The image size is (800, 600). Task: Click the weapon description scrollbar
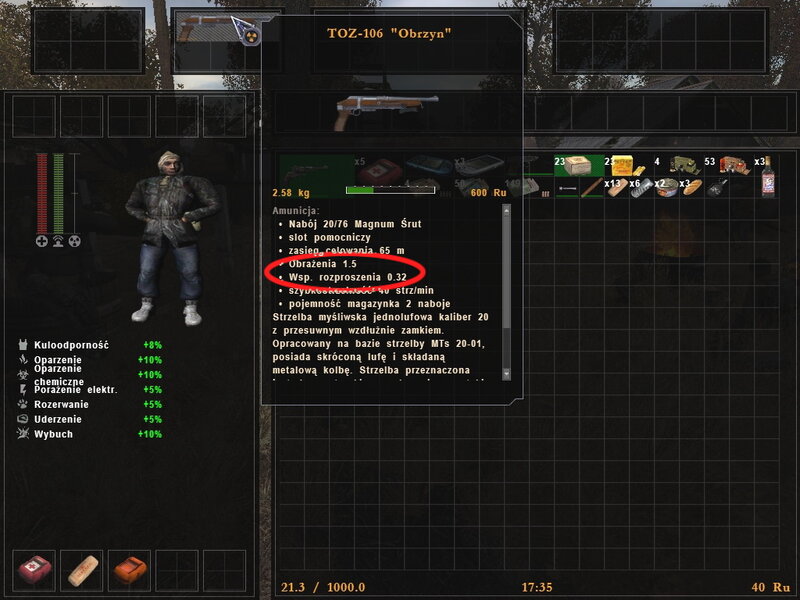(506, 290)
